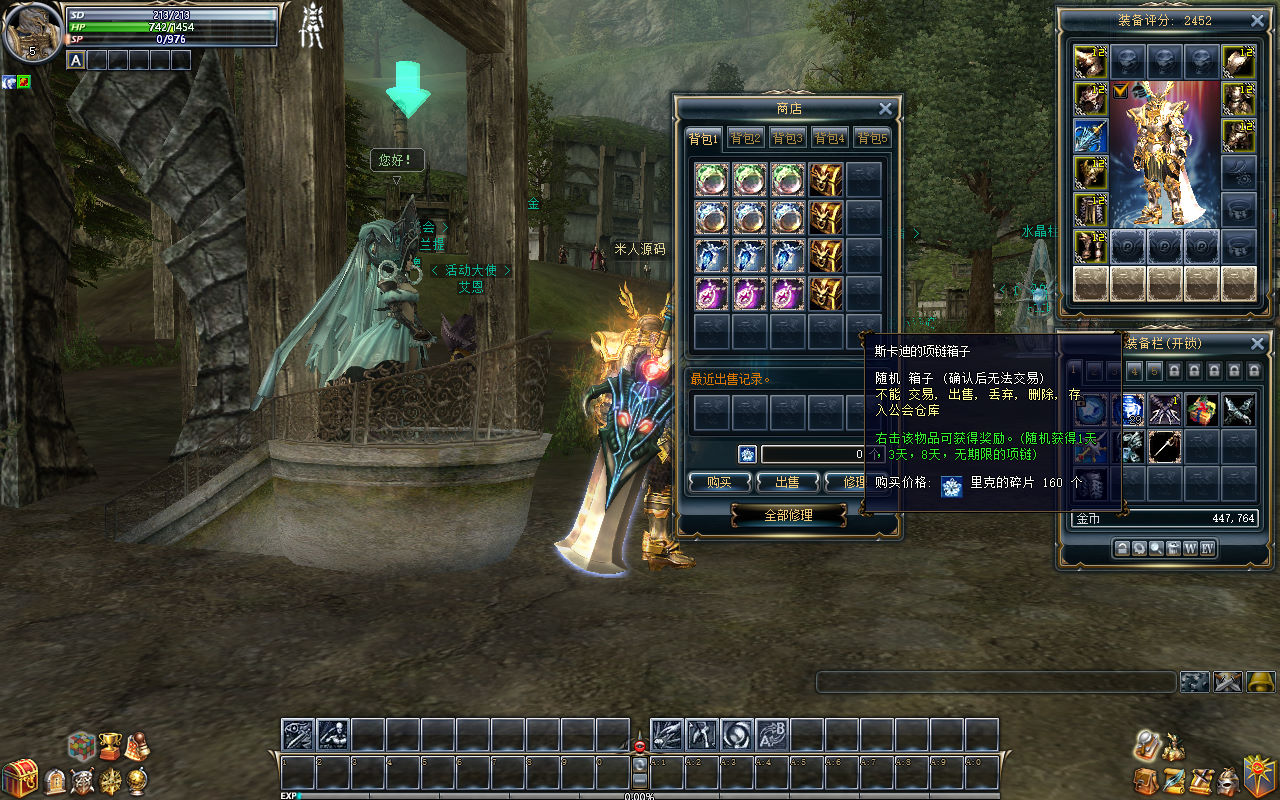Click the 购买 buy button

(x=719, y=482)
